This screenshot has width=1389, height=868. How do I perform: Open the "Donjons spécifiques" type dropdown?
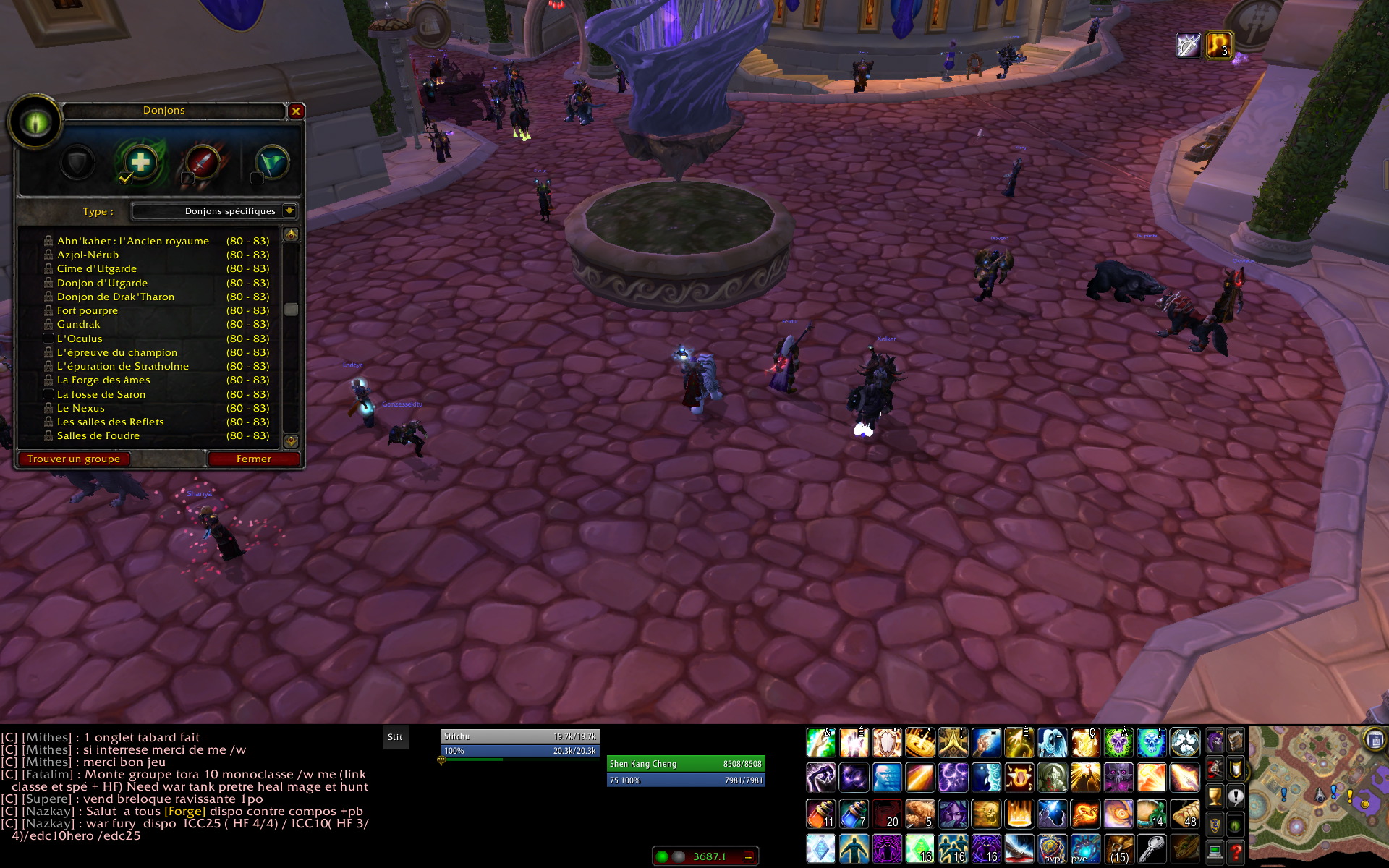(289, 211)
